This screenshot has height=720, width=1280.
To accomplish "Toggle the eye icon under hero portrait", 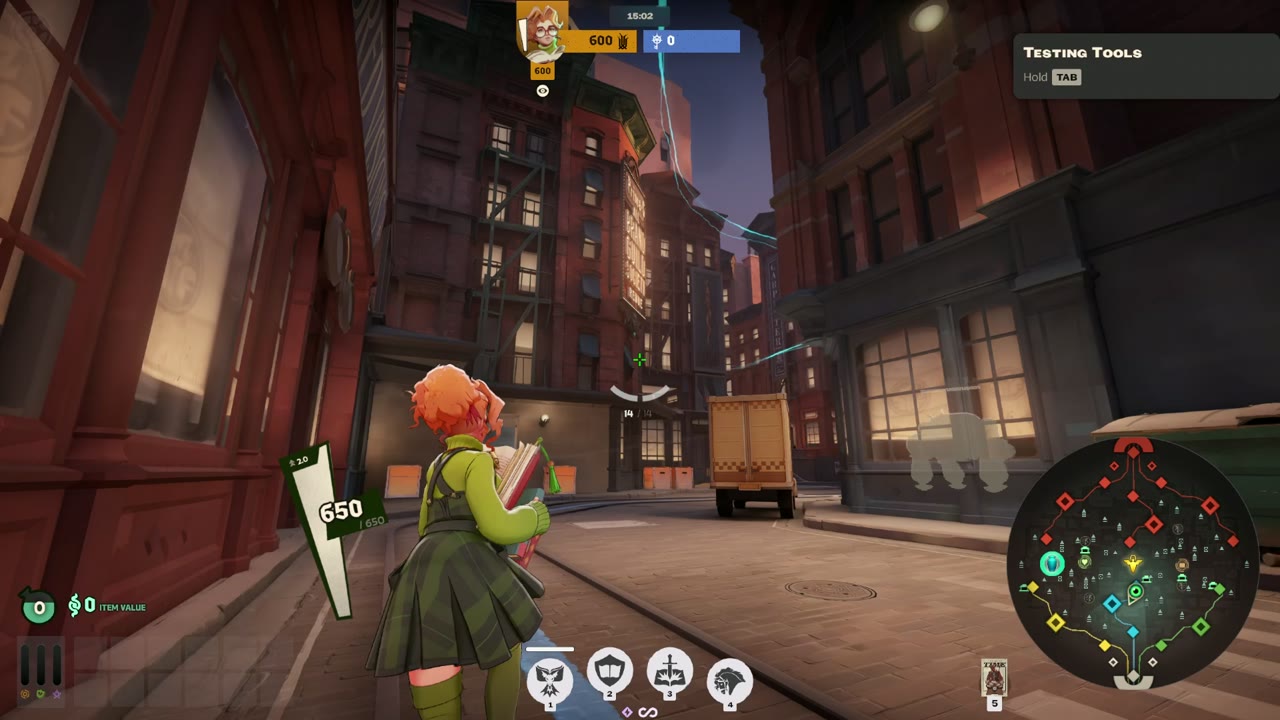I will 542,91.
